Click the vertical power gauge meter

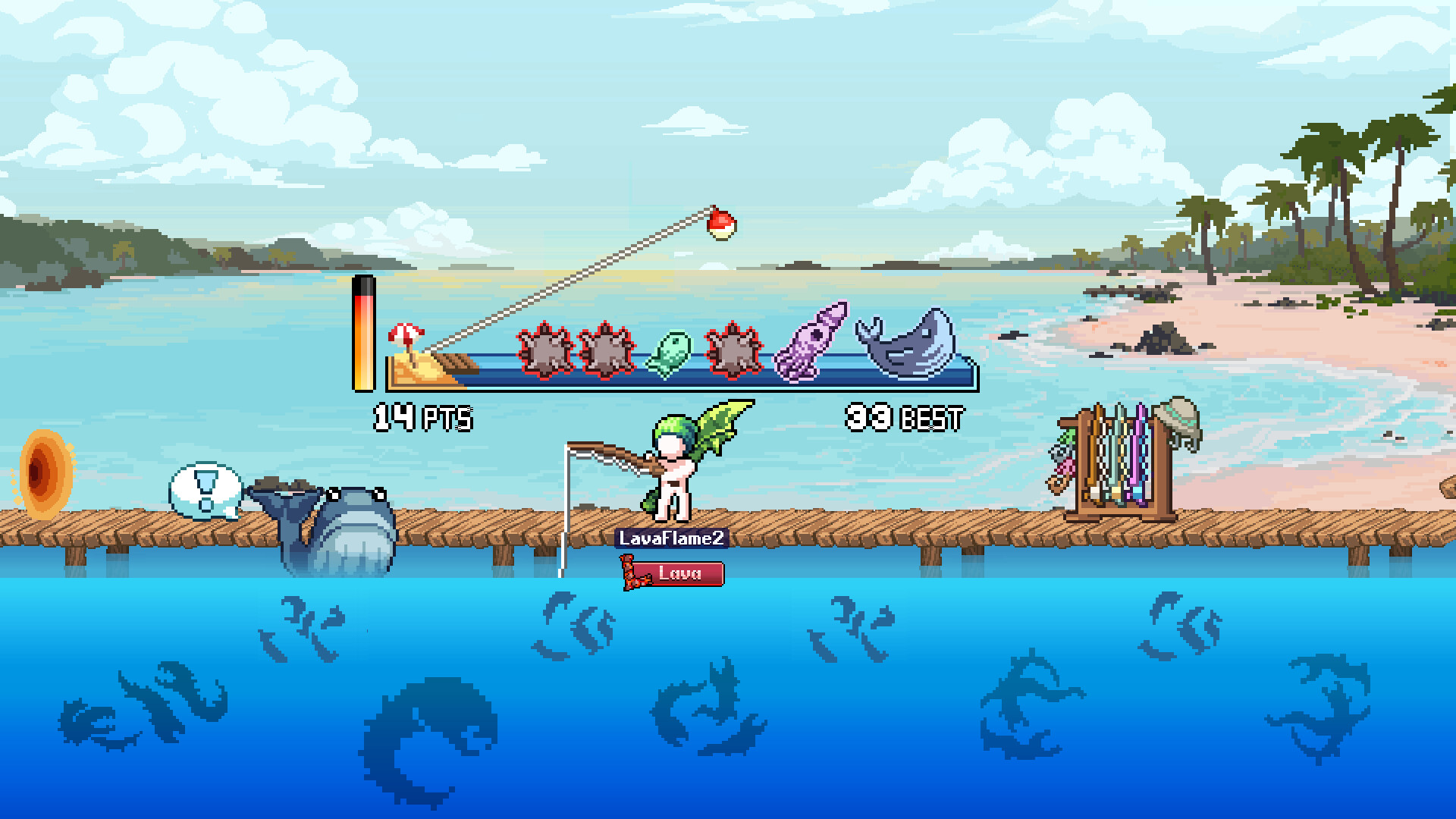(x=364, y=334)
